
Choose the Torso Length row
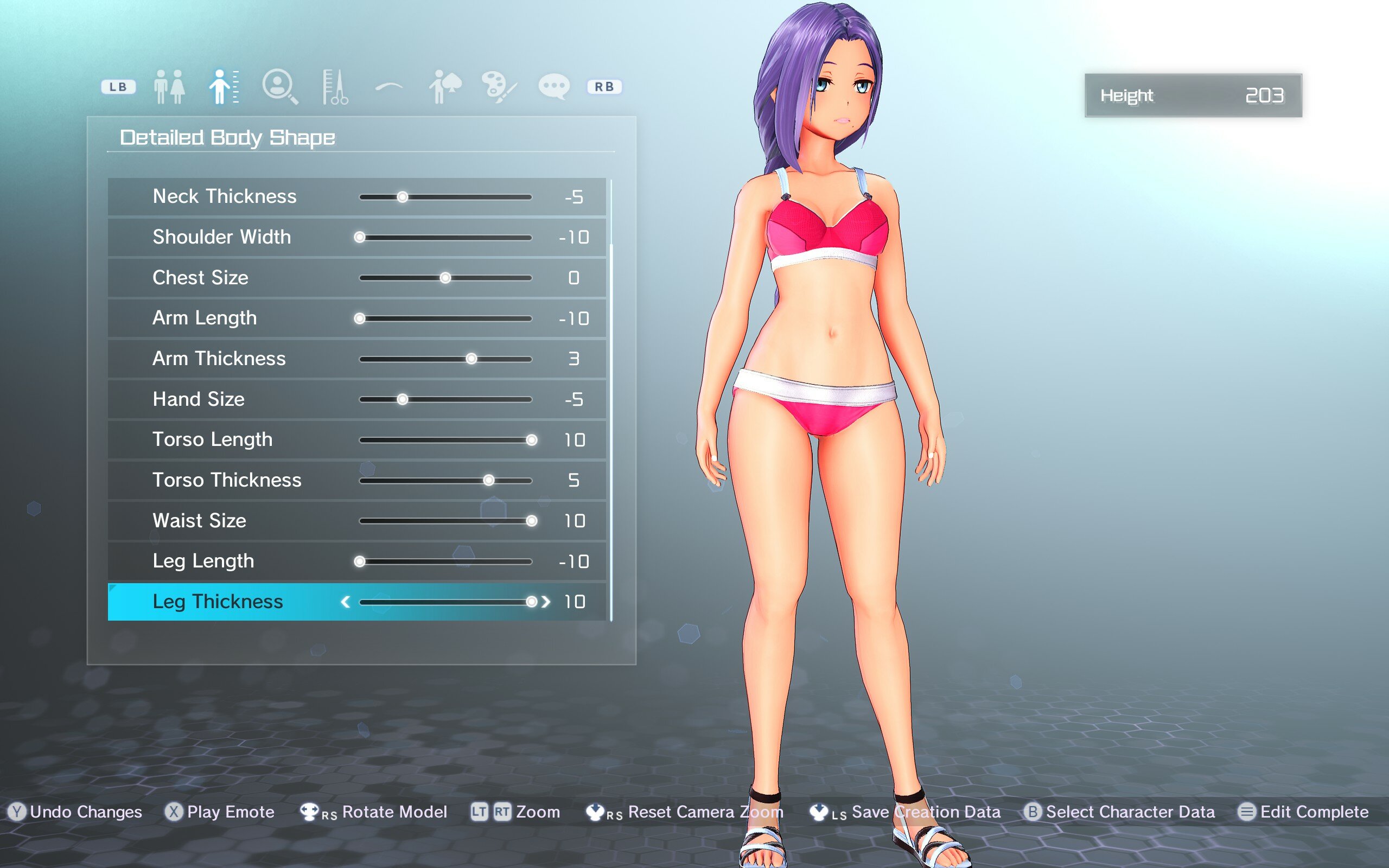(356, 440)
